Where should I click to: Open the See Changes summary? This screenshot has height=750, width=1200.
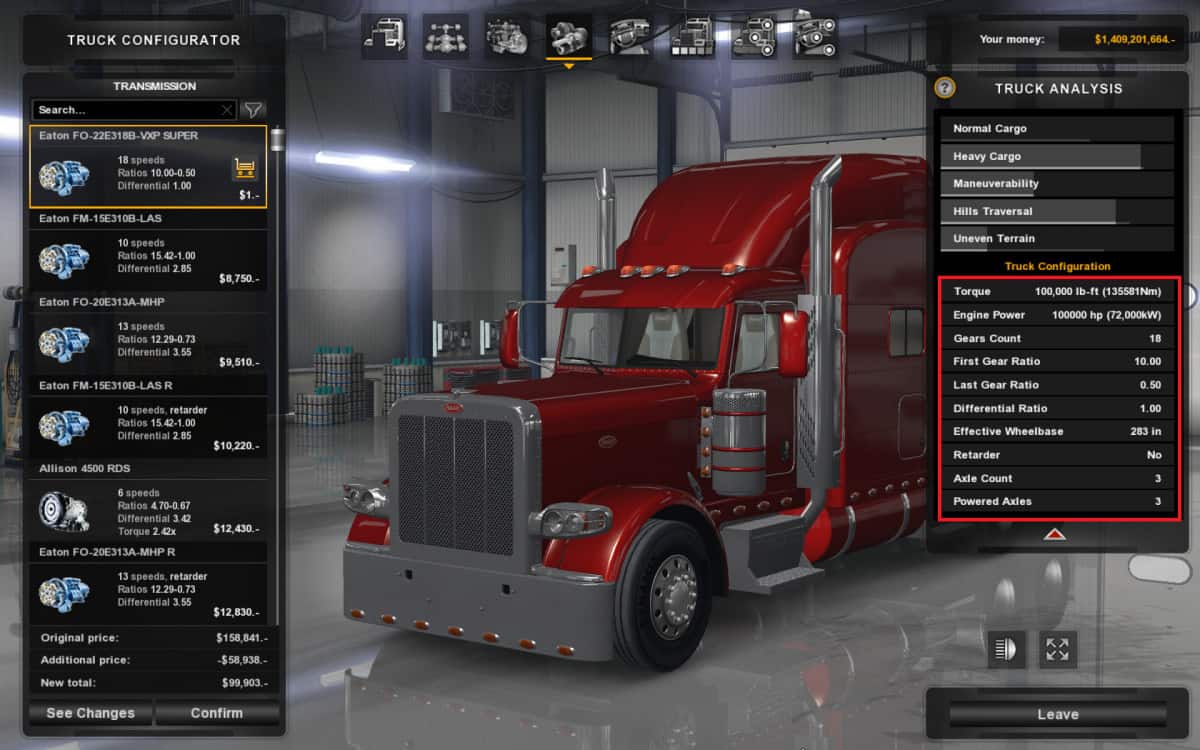pyautogui.click(x=90, y=713)
